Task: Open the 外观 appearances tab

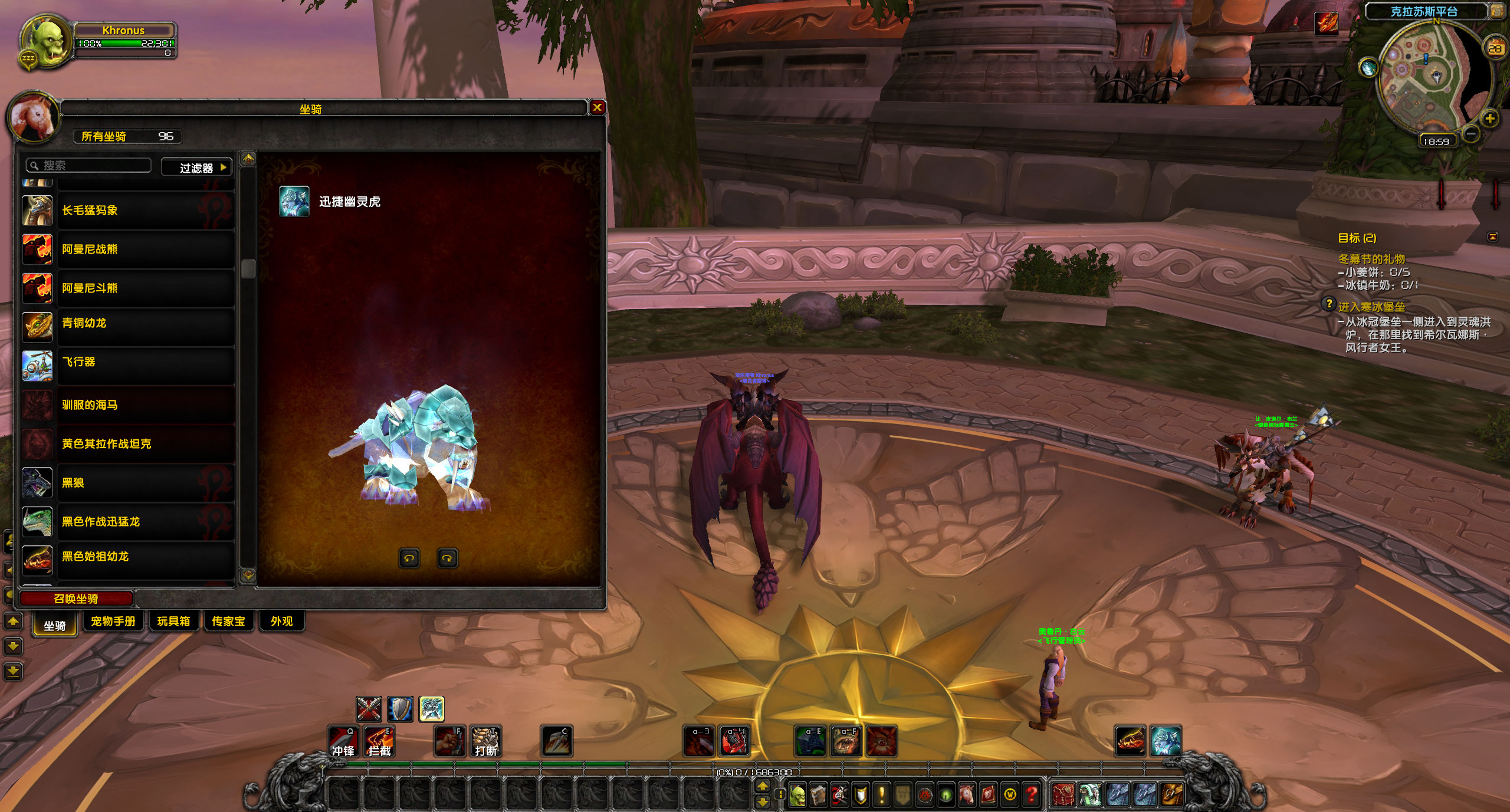Action: coord(281,622)
